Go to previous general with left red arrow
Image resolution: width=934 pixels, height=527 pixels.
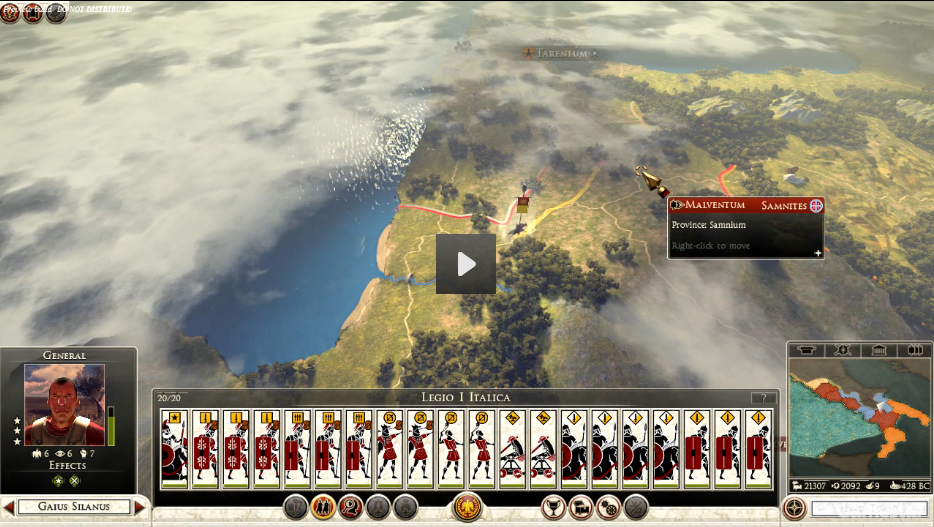(x=9, y=507)
